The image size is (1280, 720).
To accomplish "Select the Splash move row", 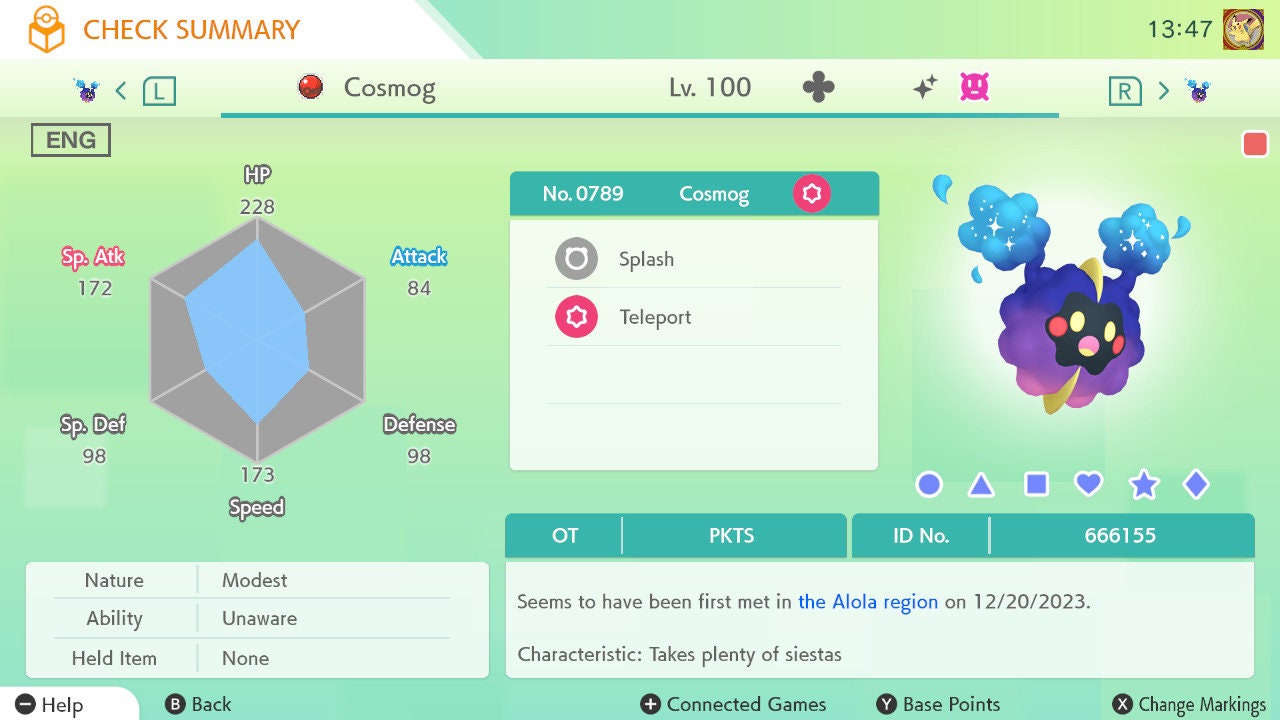I will coord(694,260).
